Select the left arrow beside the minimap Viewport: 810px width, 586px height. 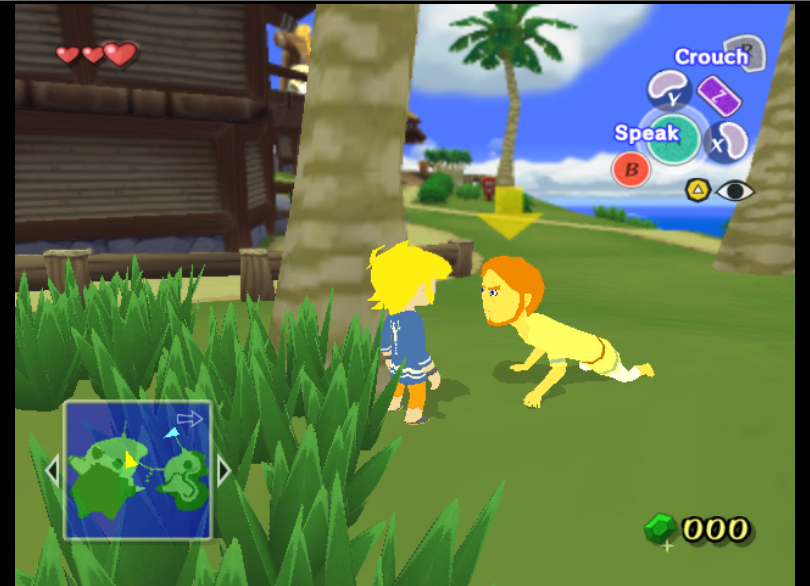click(53, 470)
